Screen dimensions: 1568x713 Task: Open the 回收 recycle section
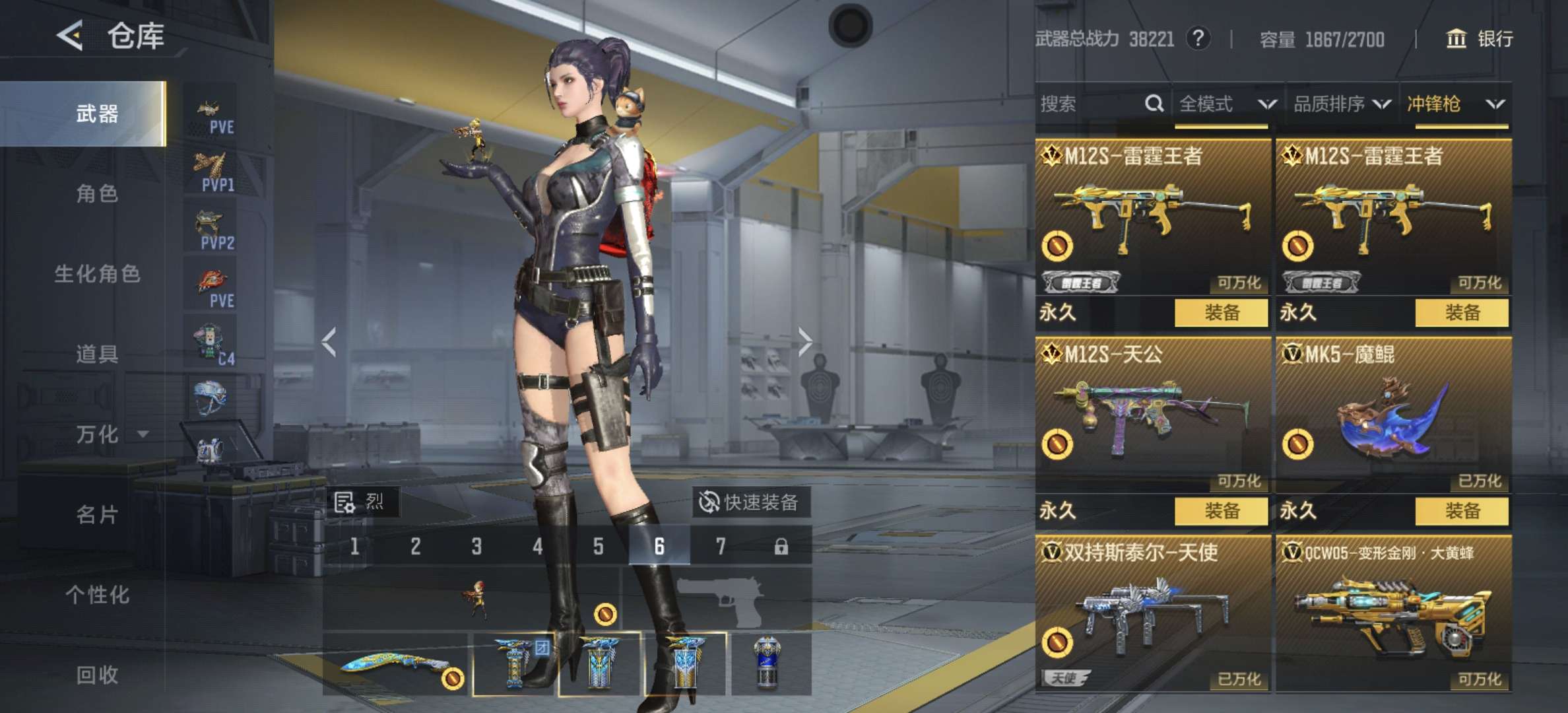pos(97,675)
